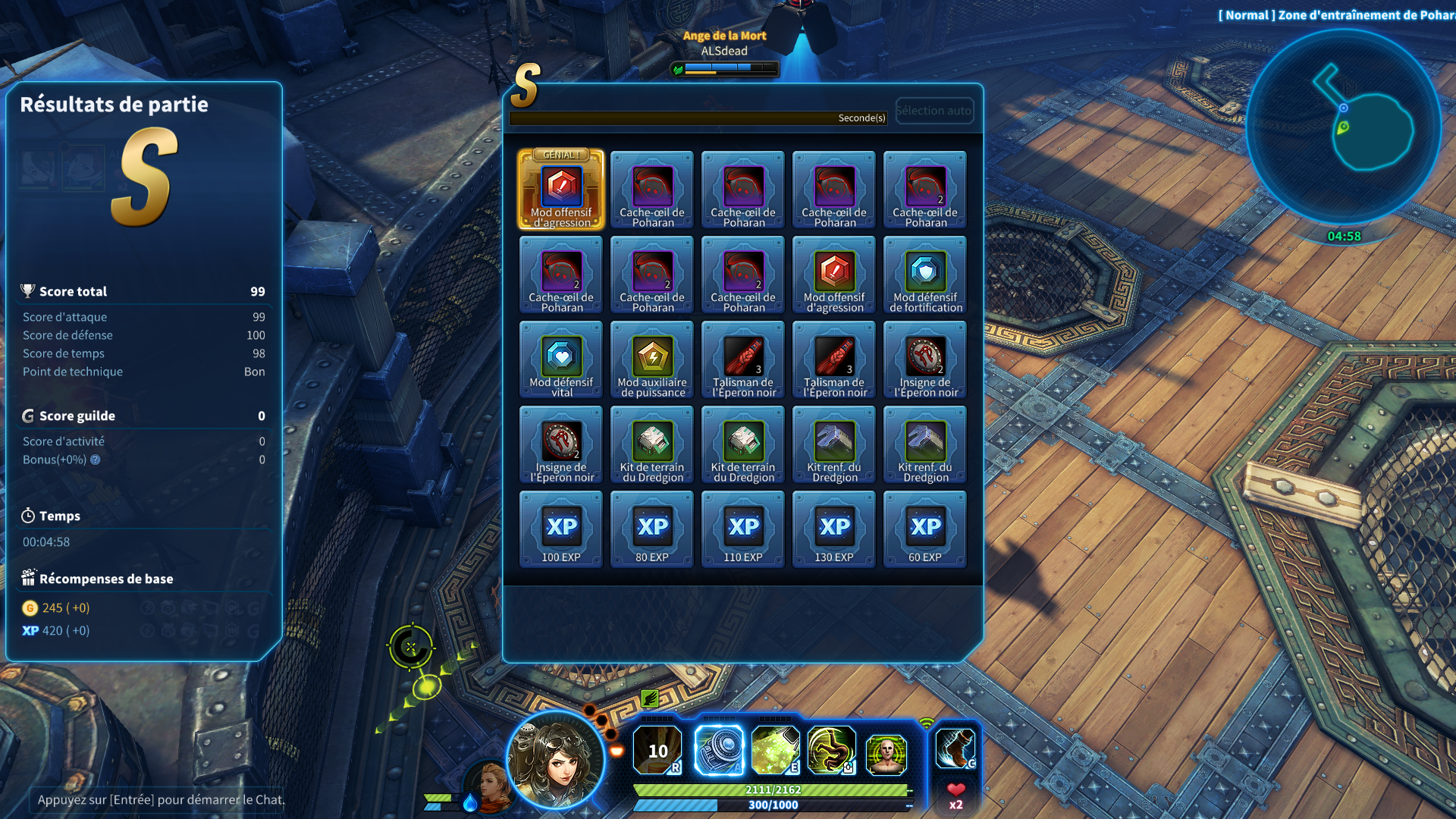
Task: Activate the skill showing cooldown 10
Action: pos(657,750)
